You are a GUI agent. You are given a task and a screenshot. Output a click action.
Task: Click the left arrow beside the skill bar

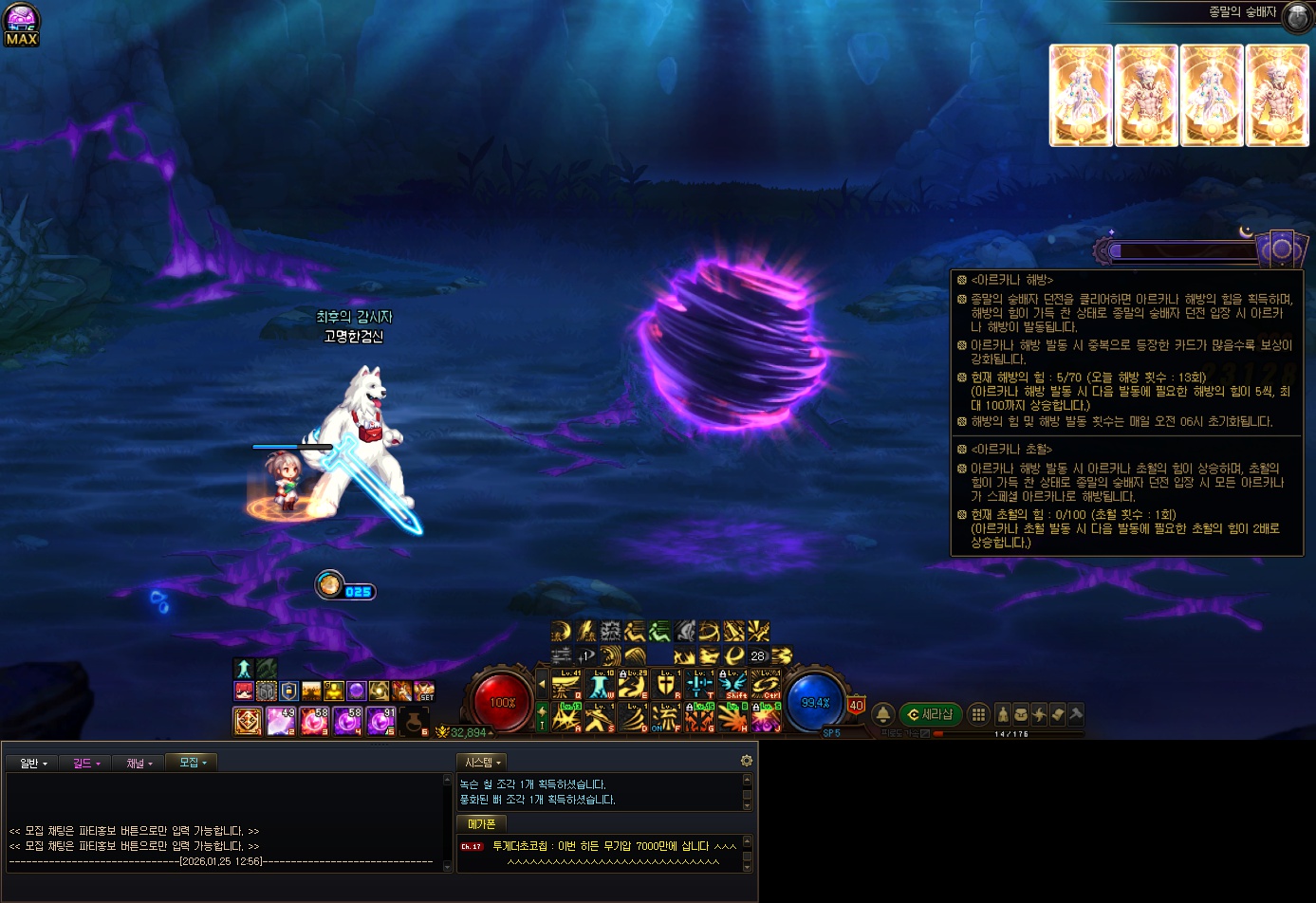coord(543,683)
